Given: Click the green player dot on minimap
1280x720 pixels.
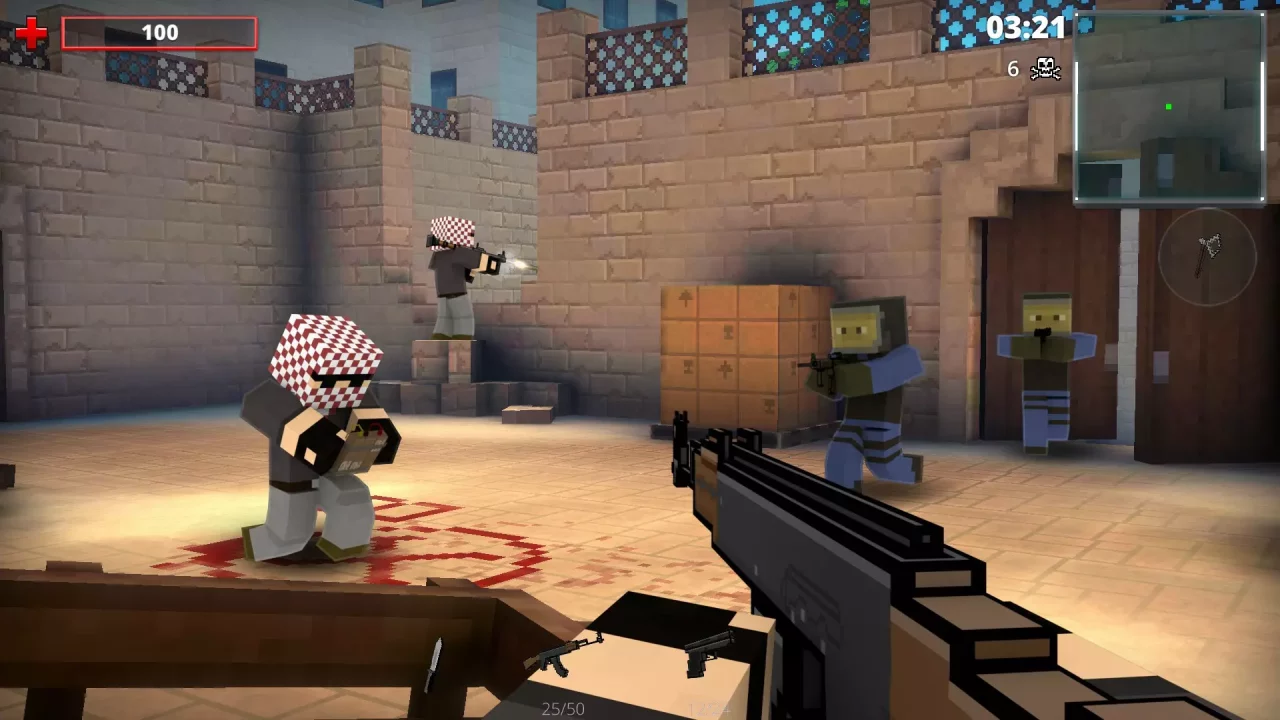Looking at the screenshot, I should tap(1166, 104).
